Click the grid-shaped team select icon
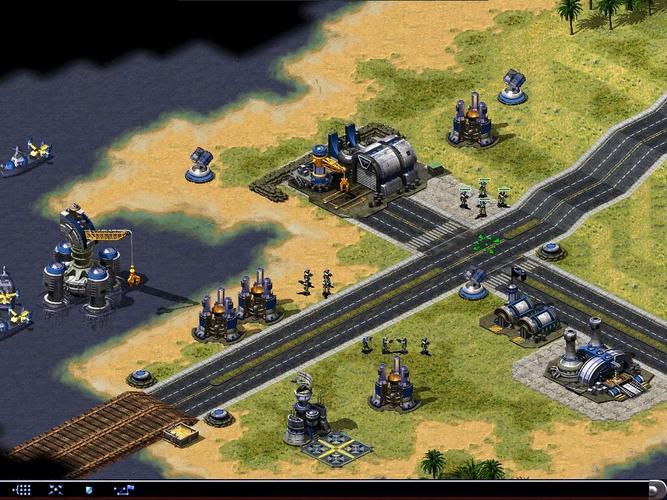Viewport: 667px width, 500px height. pos(23,490)
